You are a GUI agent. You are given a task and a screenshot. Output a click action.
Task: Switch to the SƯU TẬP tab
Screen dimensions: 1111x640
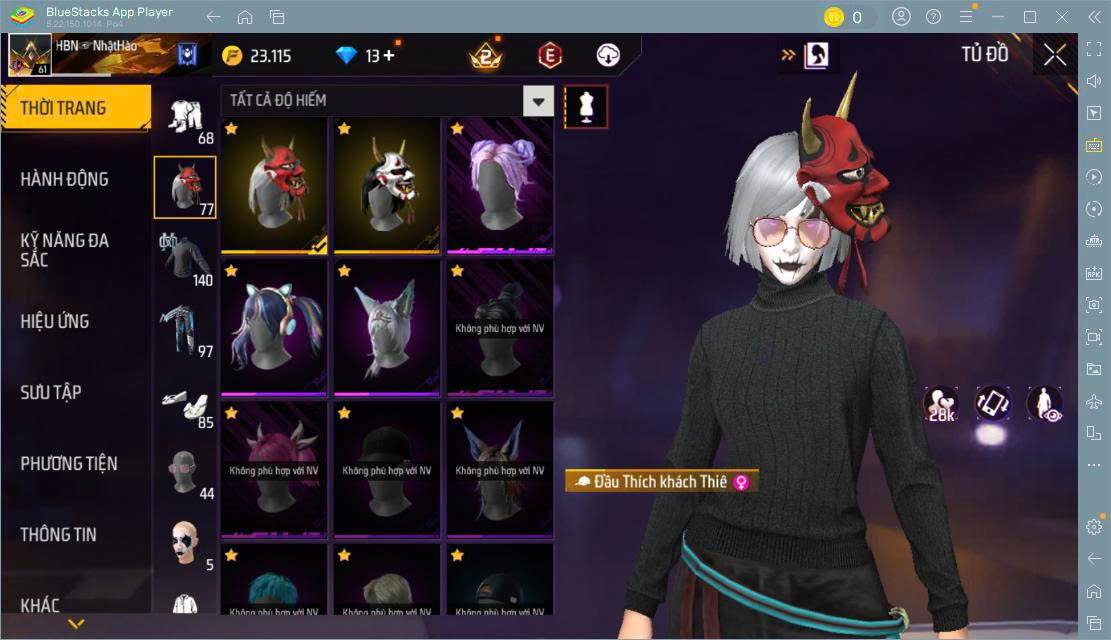coord(51,392)
